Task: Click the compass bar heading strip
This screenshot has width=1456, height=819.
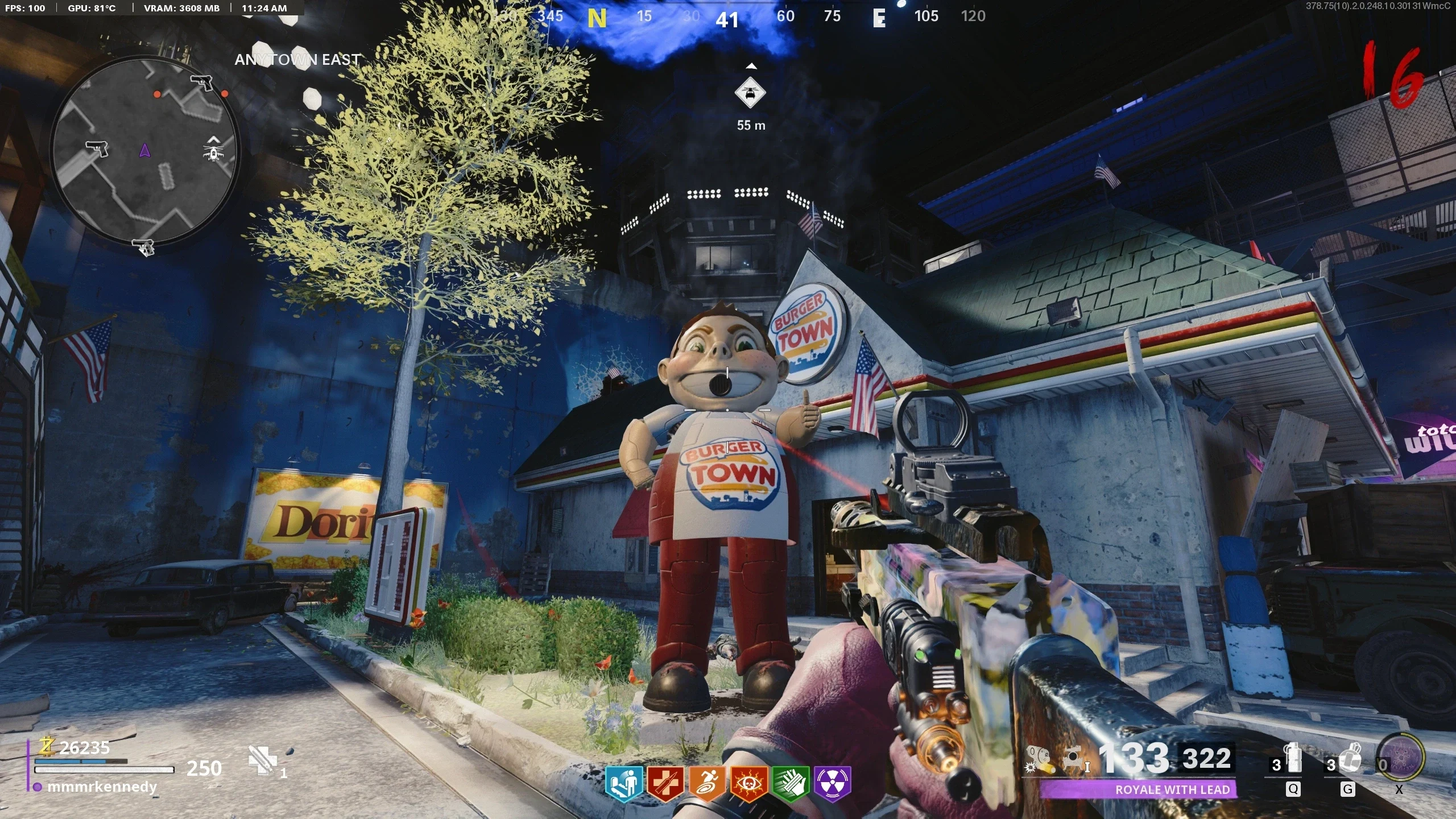Action: (x=739, y=17)
